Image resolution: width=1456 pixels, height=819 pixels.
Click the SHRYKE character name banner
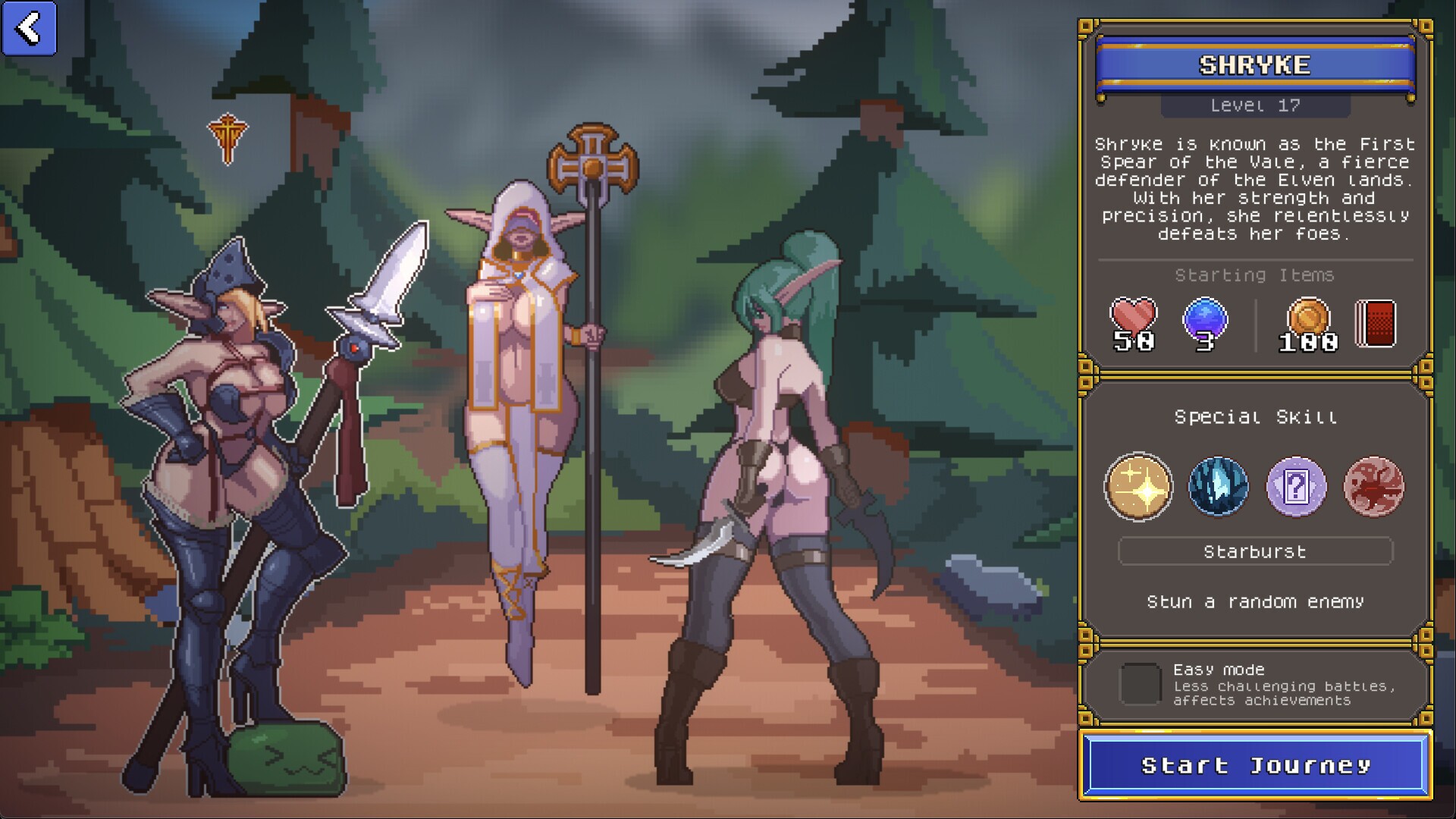click(x=1255, y=65)
